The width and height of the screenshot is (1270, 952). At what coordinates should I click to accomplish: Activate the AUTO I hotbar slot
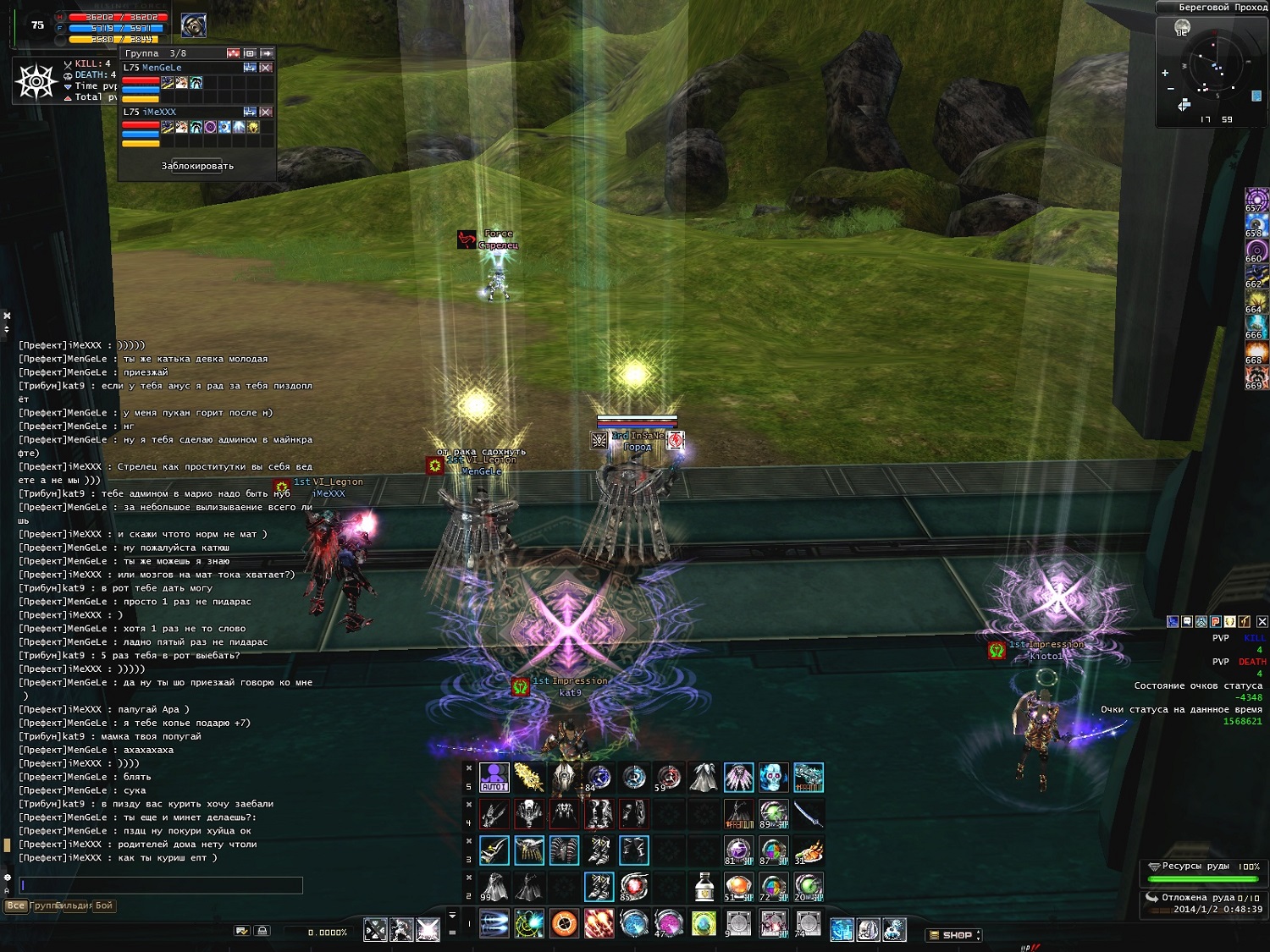[494, 777]
